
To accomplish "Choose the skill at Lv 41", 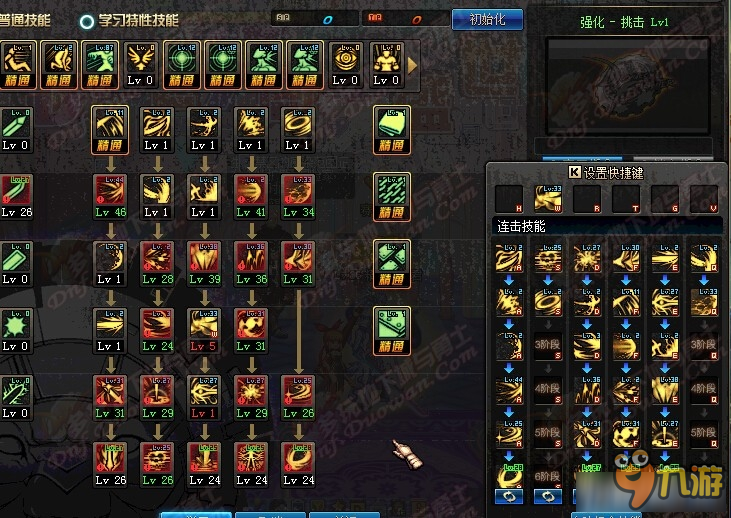I will click(249, 196).
